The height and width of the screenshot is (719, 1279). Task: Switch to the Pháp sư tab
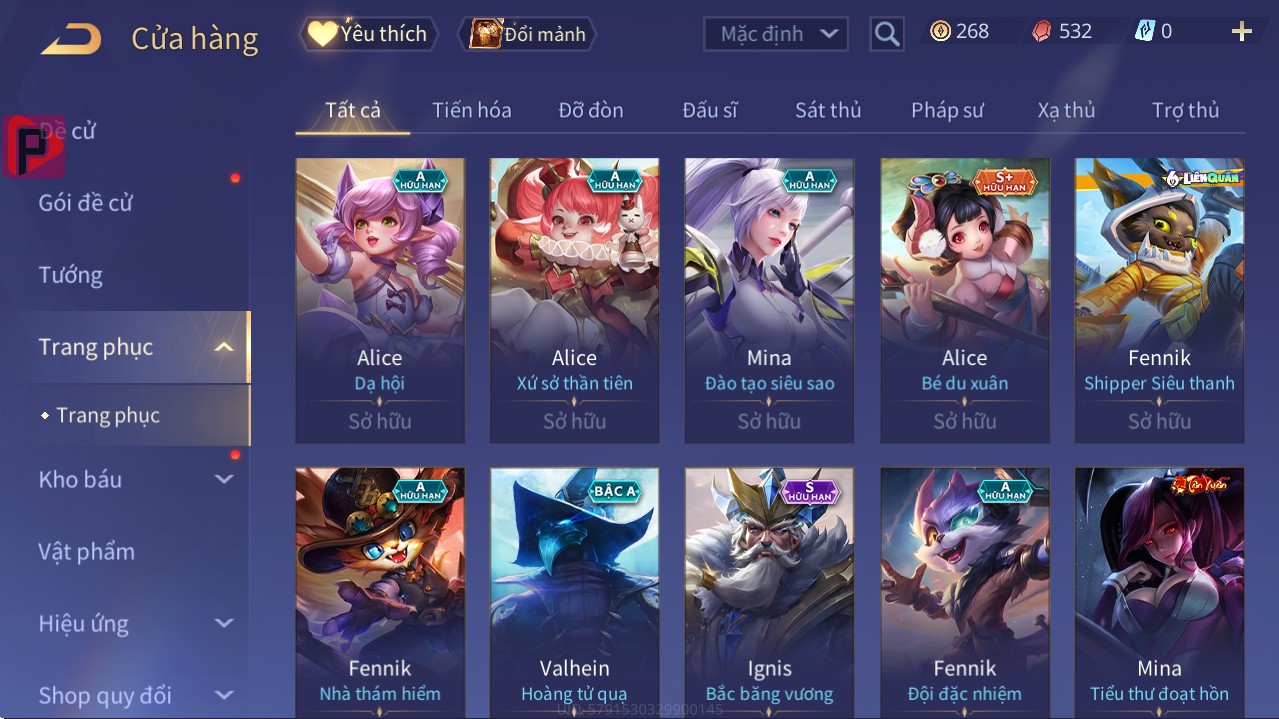point(947,110)
